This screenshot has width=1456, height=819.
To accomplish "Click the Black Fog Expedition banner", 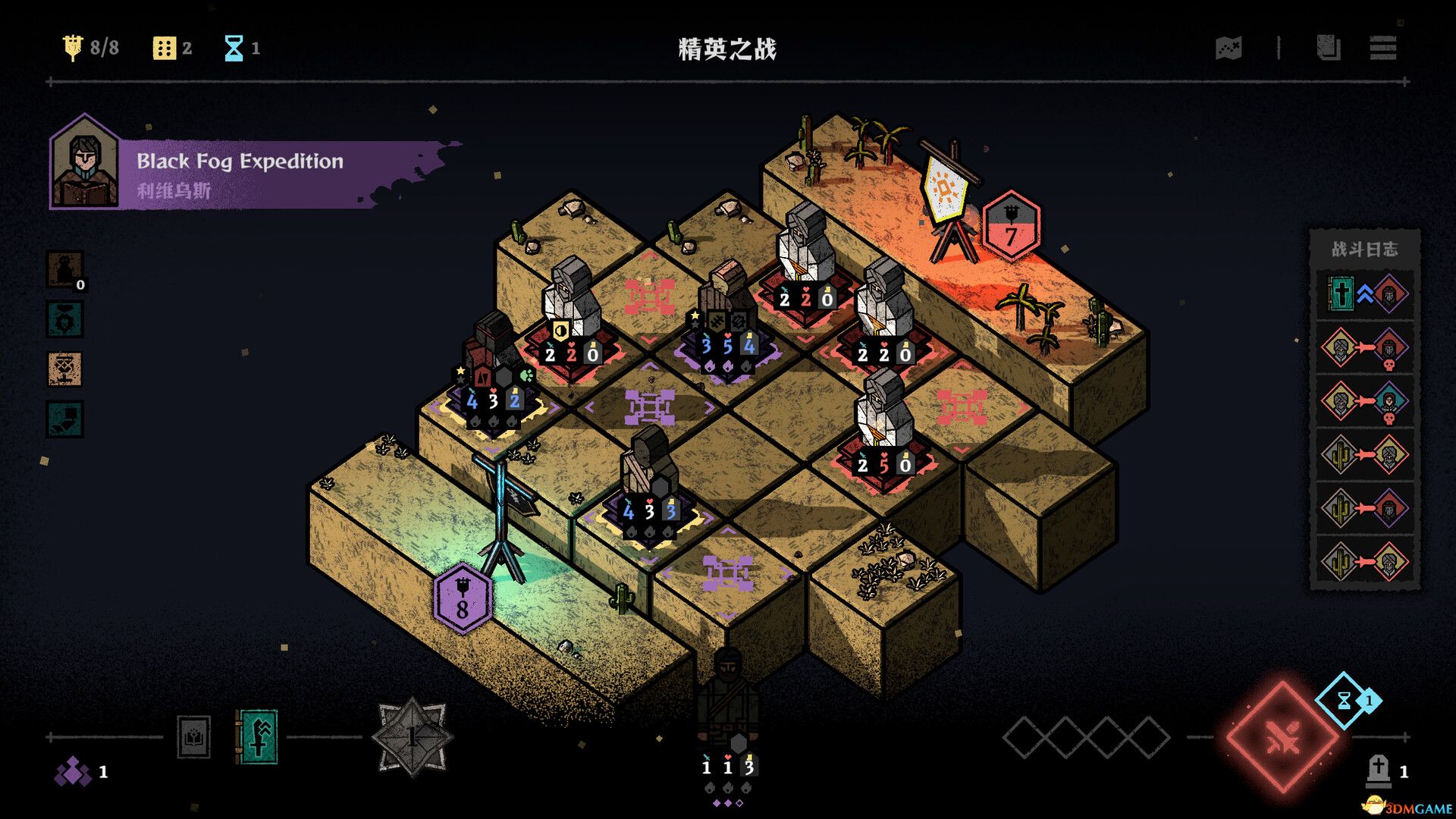I will click(238, 161).
